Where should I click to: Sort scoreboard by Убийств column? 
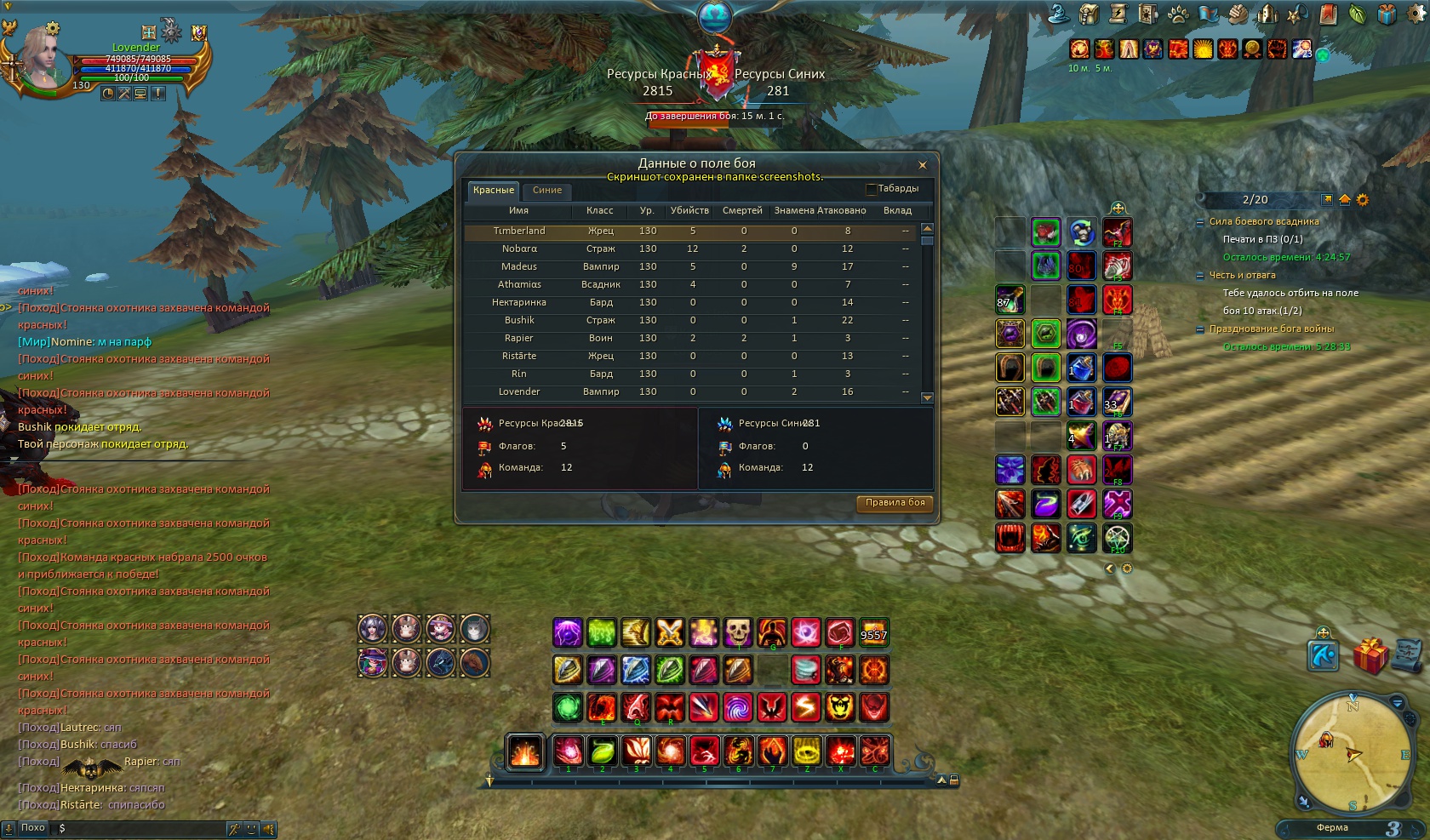[x=689, y=211]
